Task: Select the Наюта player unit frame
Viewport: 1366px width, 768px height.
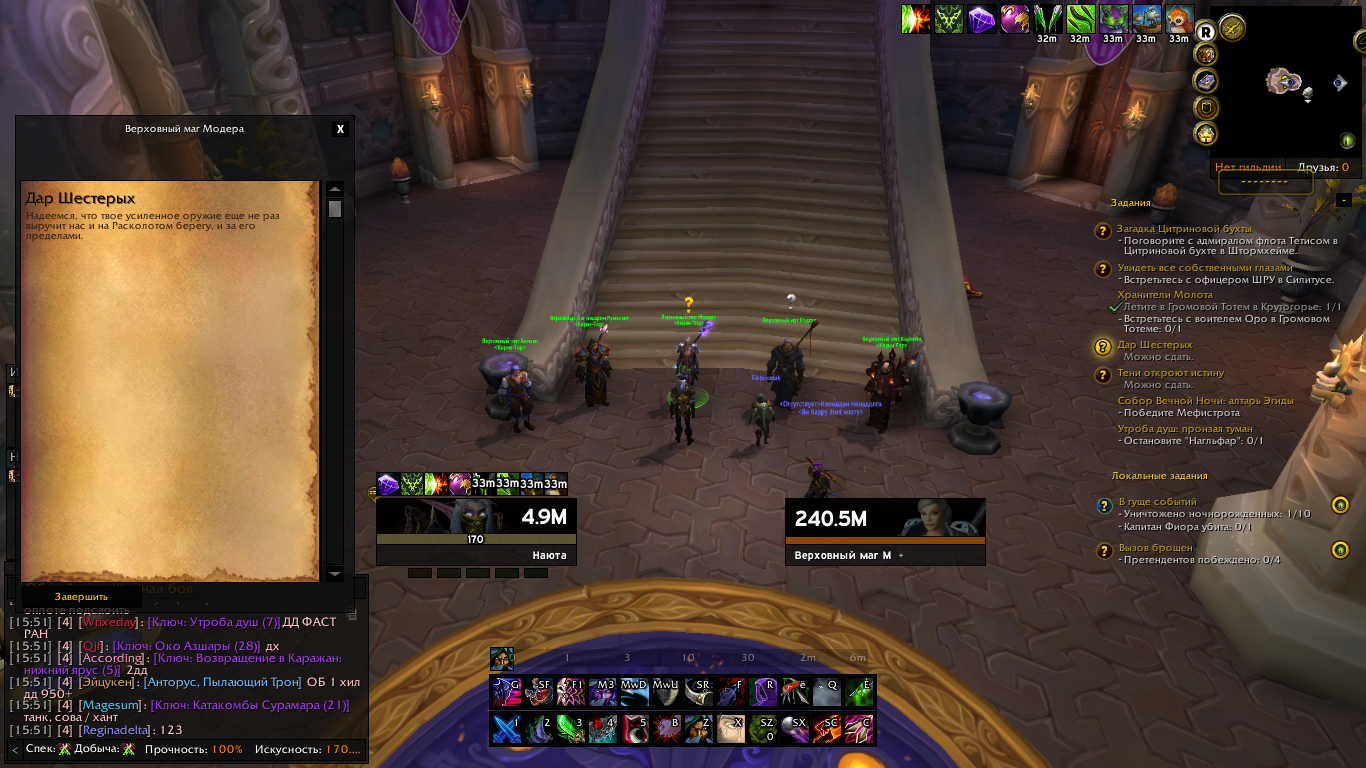Action: tap(476, 531)
